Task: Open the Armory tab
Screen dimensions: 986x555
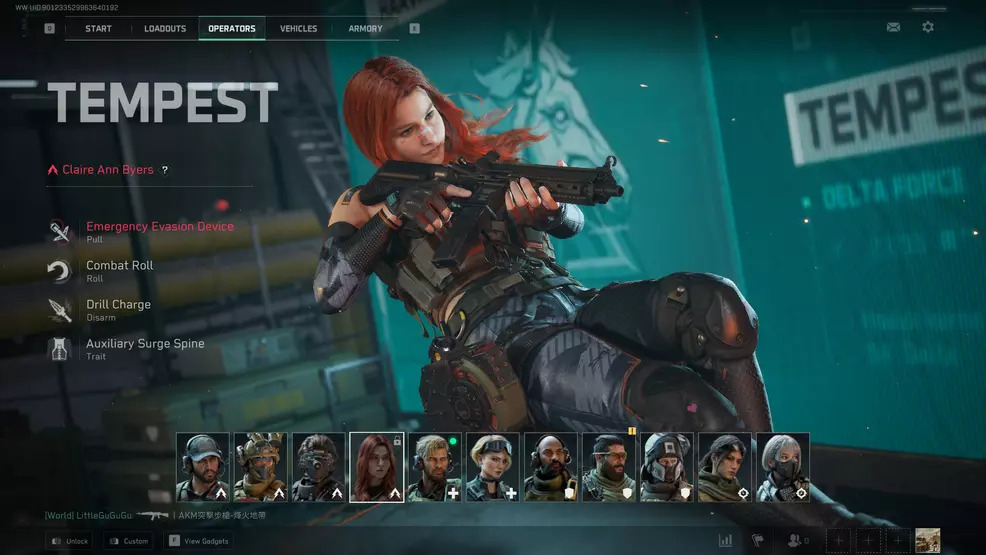Action: 365,28
